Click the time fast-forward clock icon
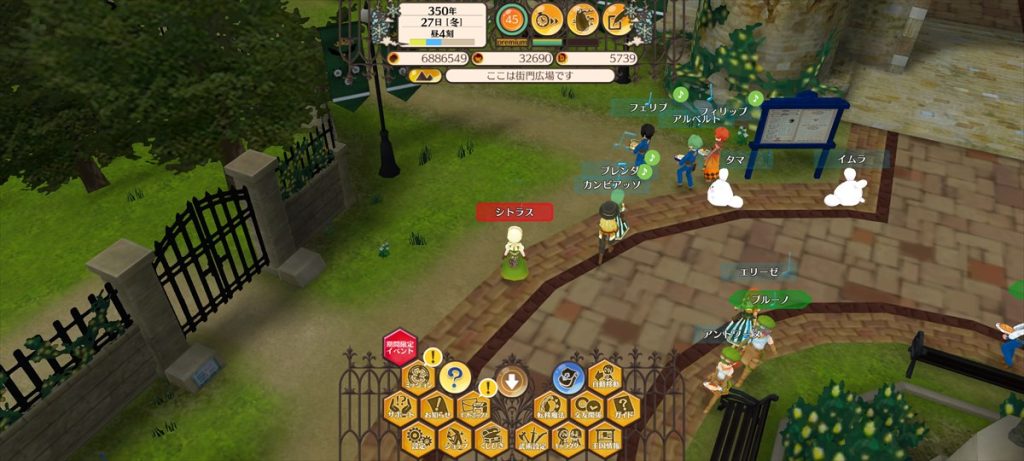Viewport: 1024px width, 461px height. [547, 18]
